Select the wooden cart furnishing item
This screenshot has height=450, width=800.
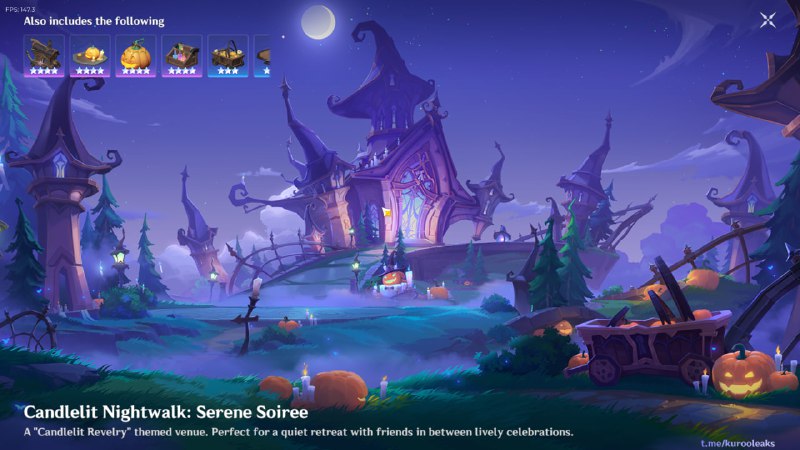[44, 56]
